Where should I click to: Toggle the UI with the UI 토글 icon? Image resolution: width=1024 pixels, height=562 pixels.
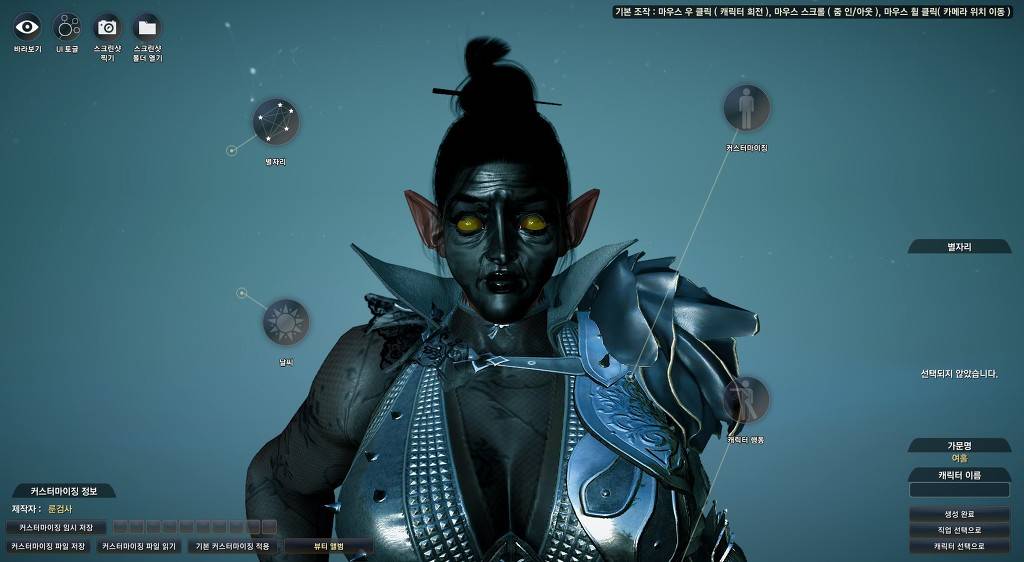[x=67, y=27]
